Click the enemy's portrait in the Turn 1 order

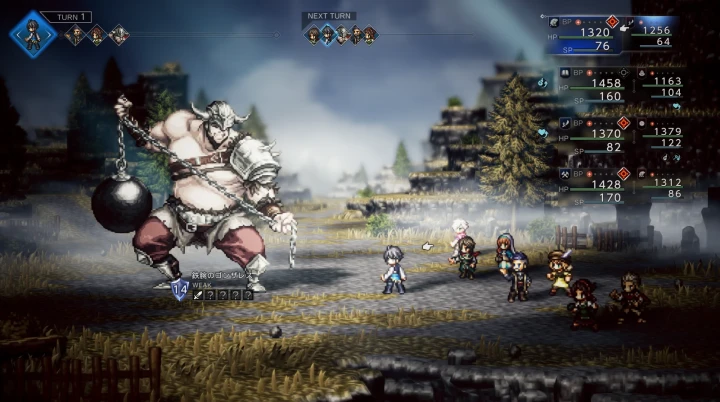118,36
